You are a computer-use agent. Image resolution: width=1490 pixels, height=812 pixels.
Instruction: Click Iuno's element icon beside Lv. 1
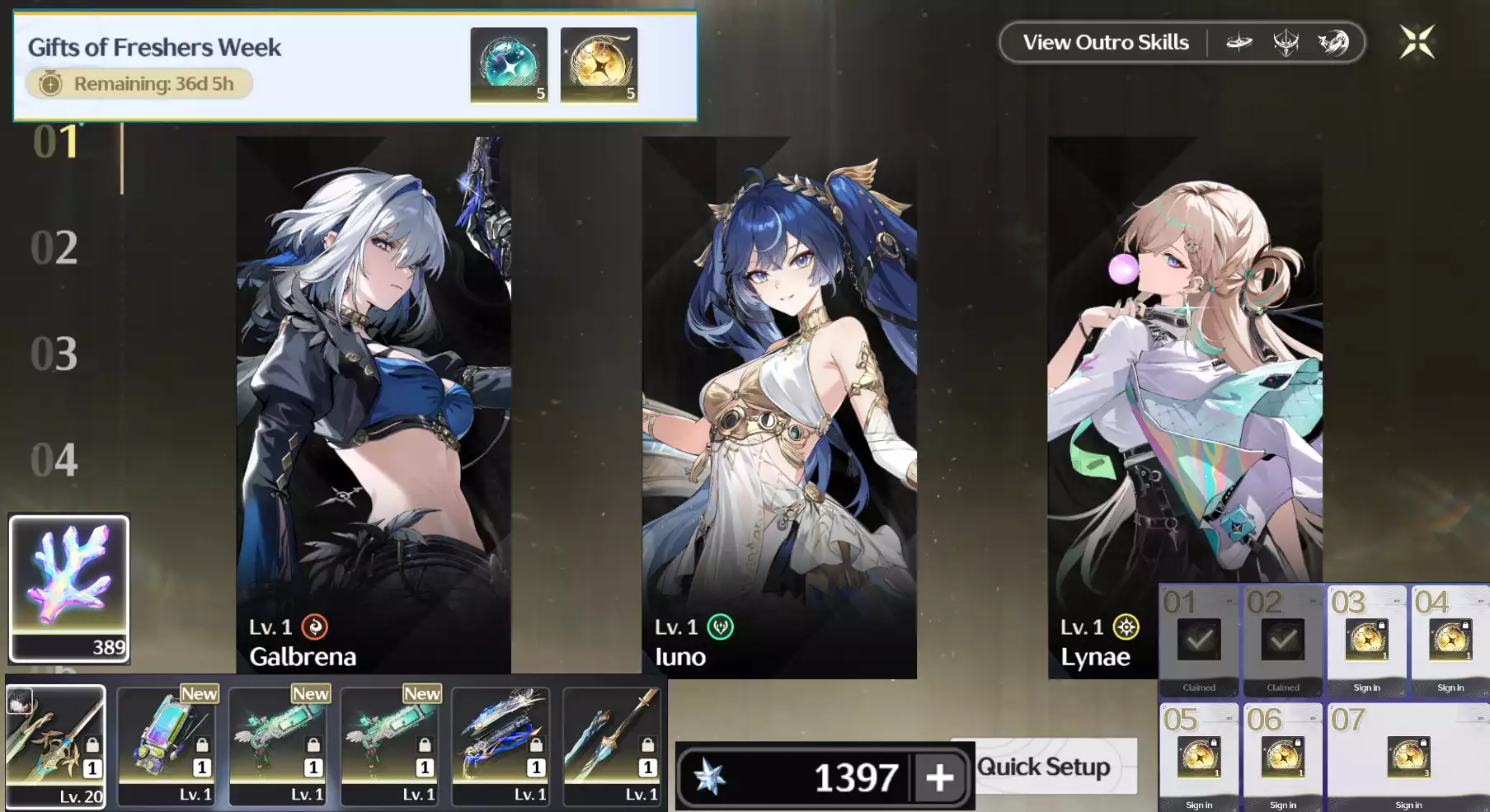[x=721, y=626]
